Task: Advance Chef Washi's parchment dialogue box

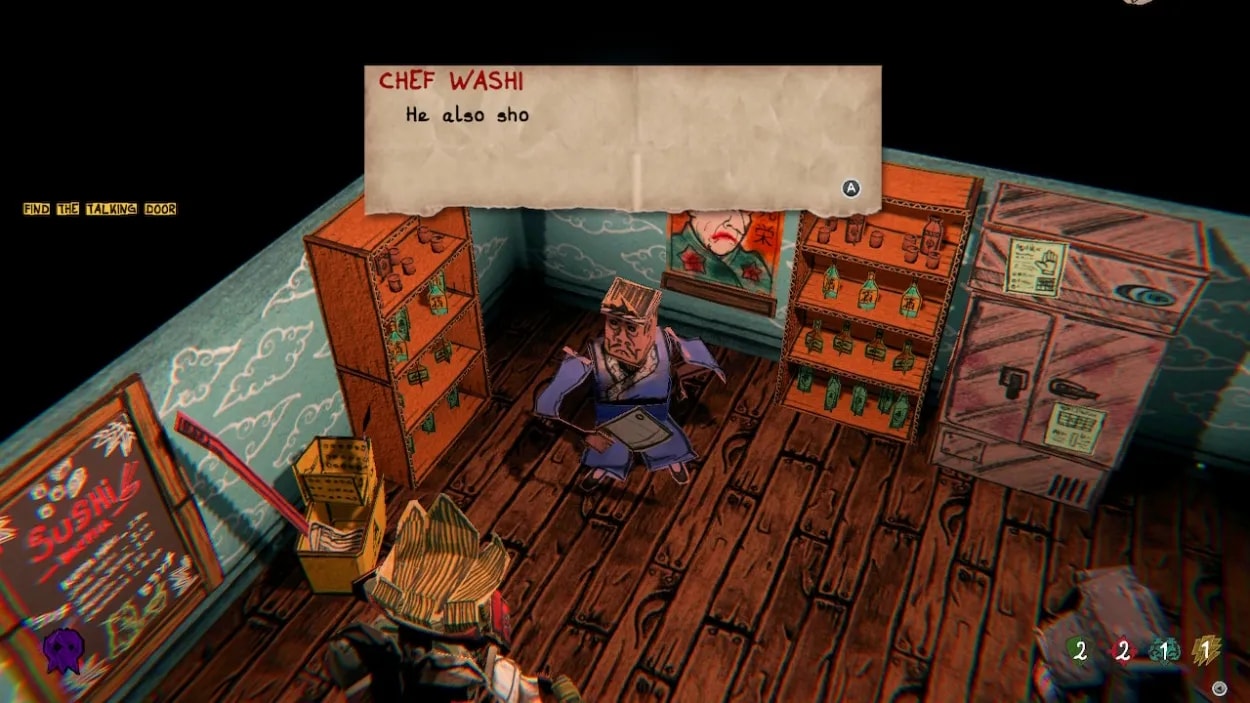Action: (x=851, y=188)
